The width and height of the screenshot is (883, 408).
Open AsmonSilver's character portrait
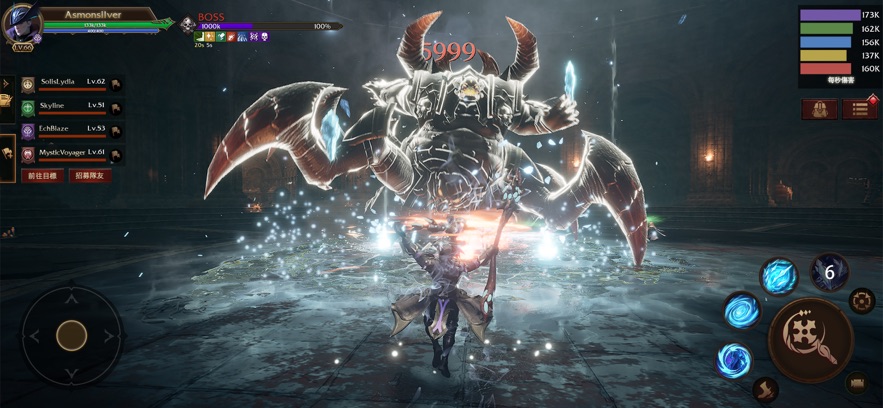22,24
